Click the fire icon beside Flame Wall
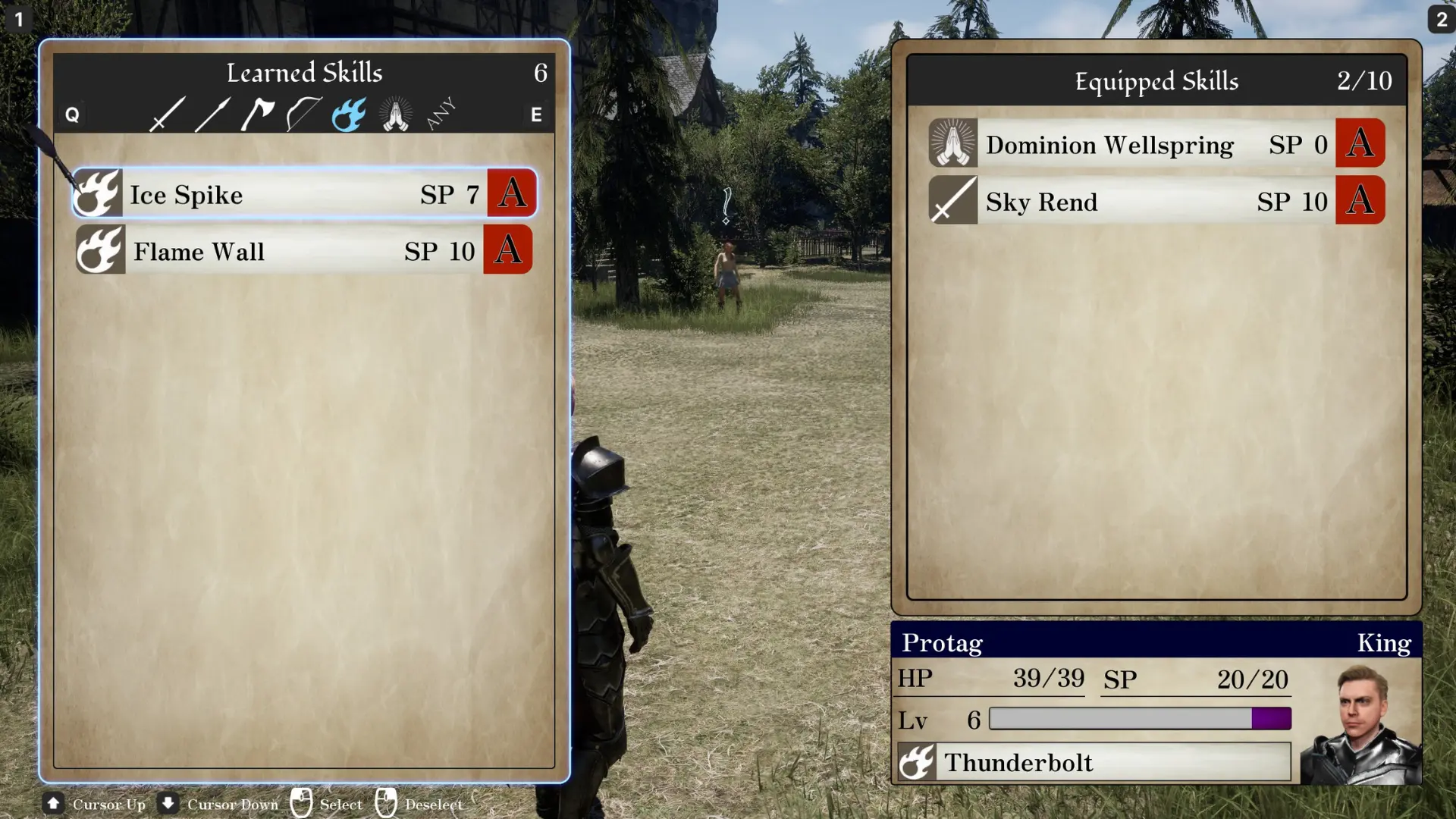1456x819 pixels. coord(100,250)
